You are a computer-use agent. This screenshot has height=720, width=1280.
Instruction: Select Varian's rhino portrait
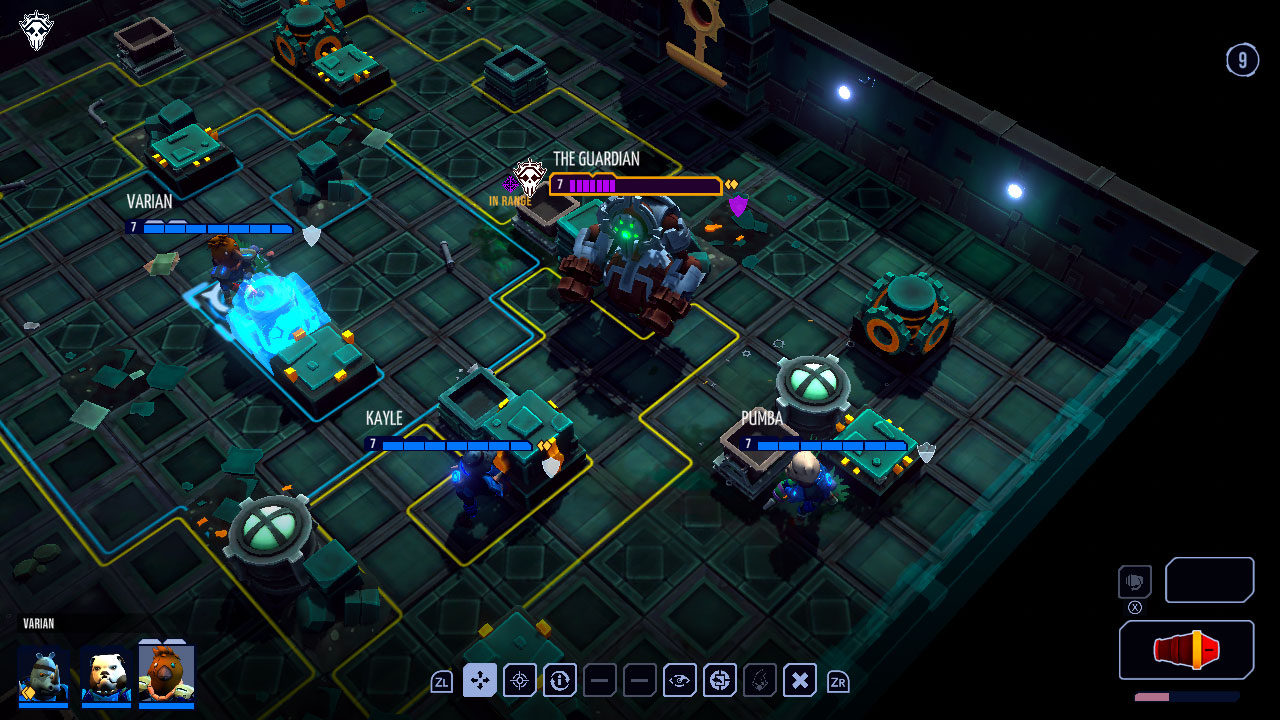(42, 675)
